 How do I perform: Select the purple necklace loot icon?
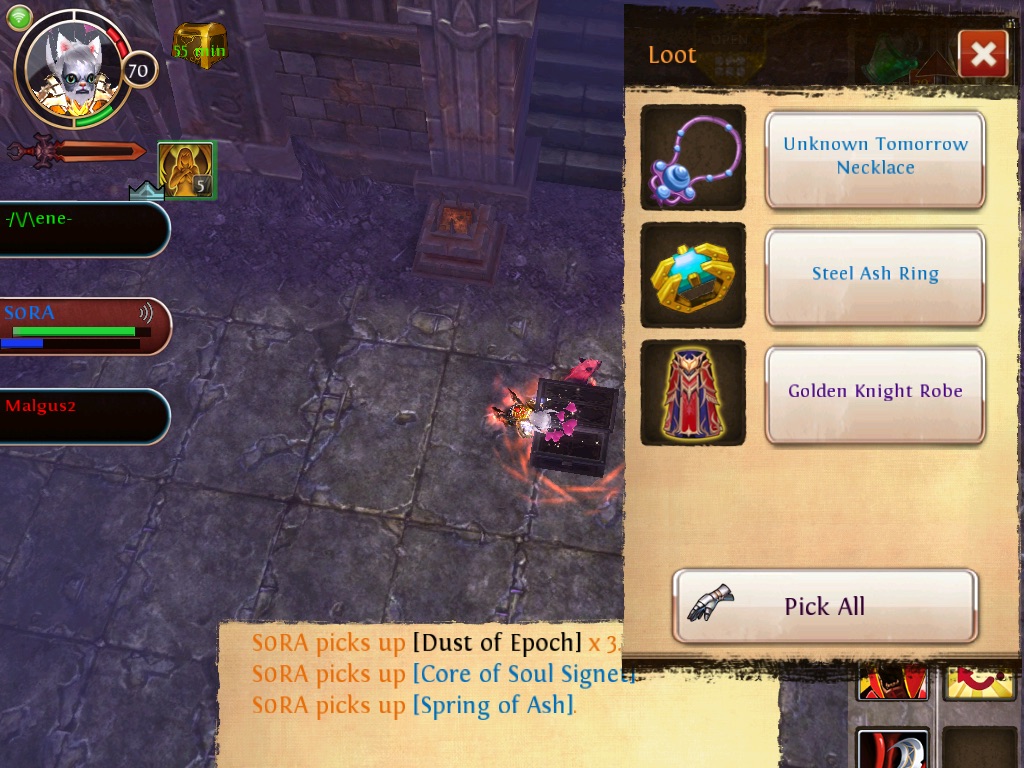point(693,157)
